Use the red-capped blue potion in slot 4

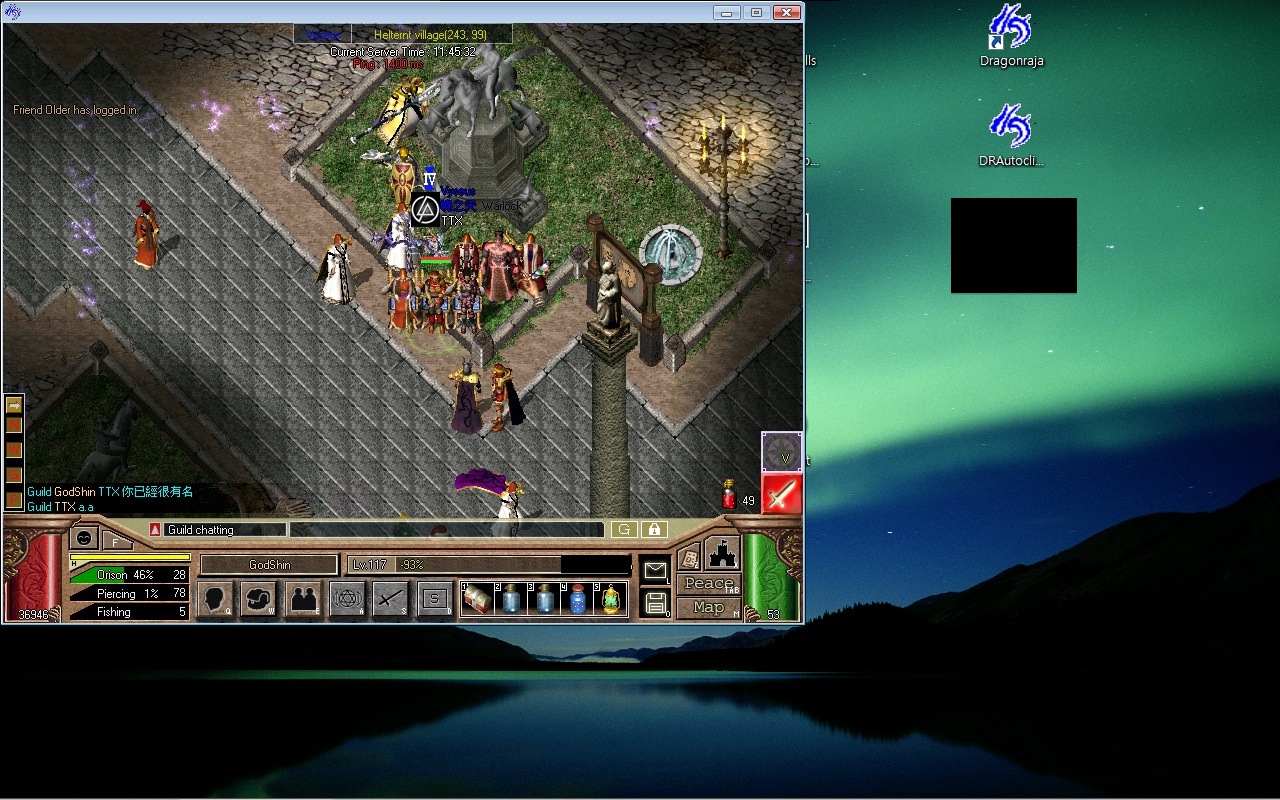[x=577, y=599]
